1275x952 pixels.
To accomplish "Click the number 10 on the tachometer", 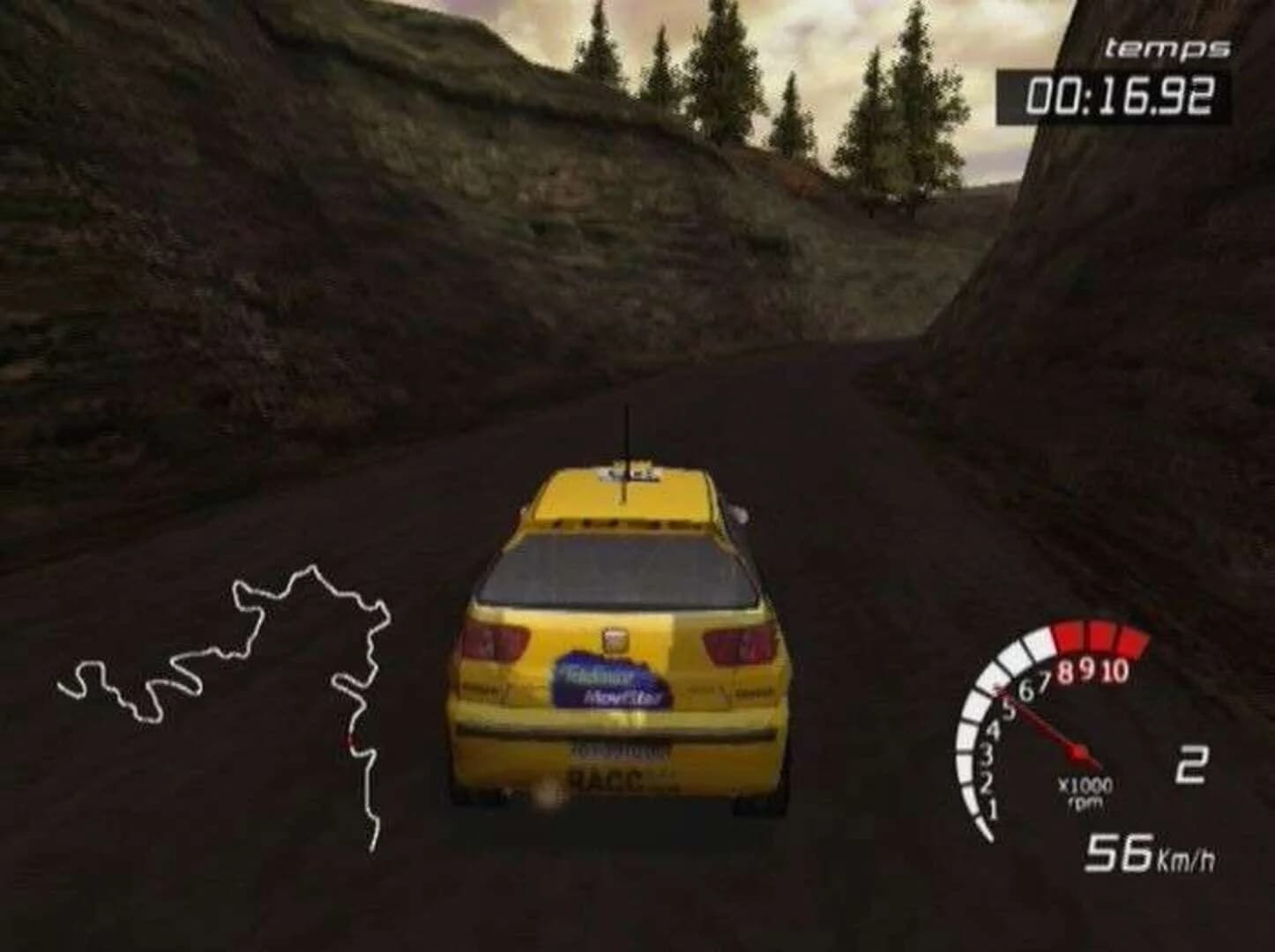I will pos(1116,667).
